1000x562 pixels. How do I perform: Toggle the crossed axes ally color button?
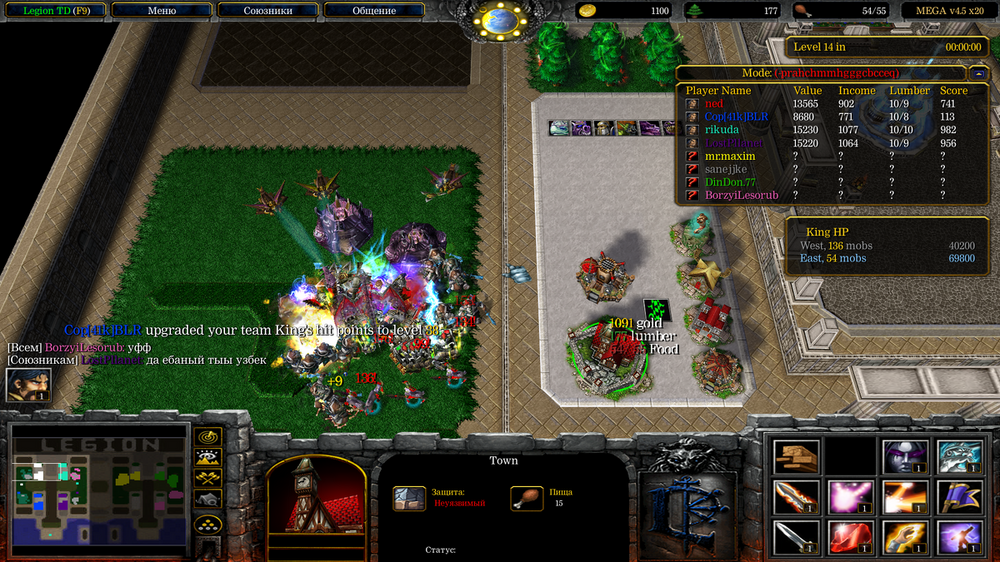tap(208, 478)
